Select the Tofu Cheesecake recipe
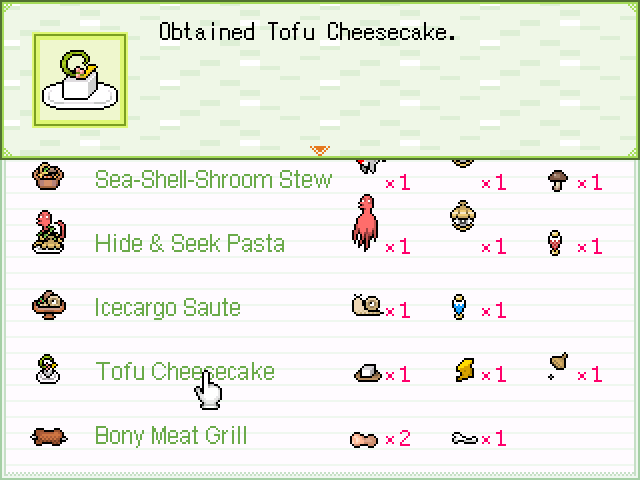Viewport: 640px width, 480px height. pos(184,372)
